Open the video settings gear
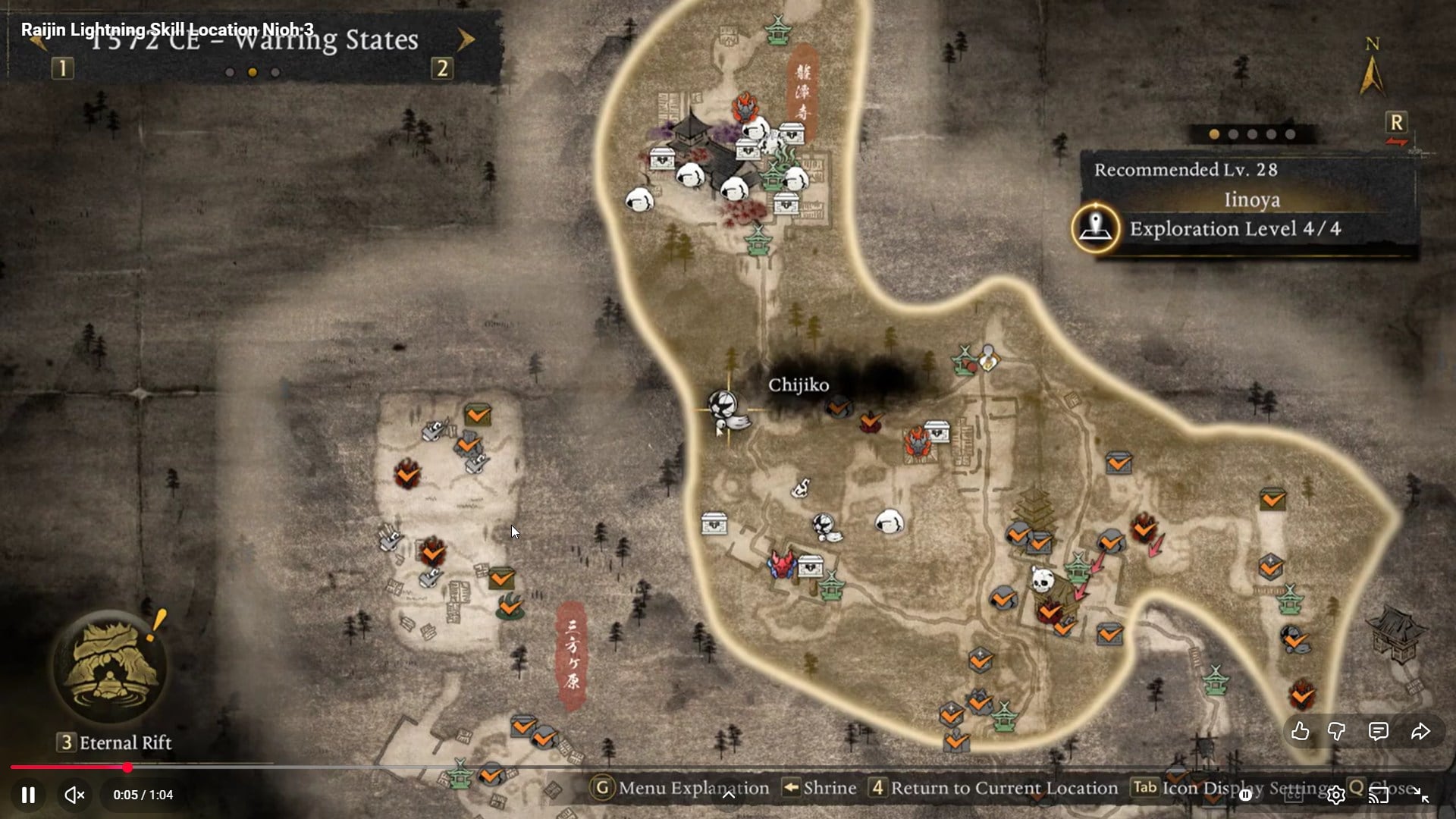1456x819 pixels. click(1335, 795)
